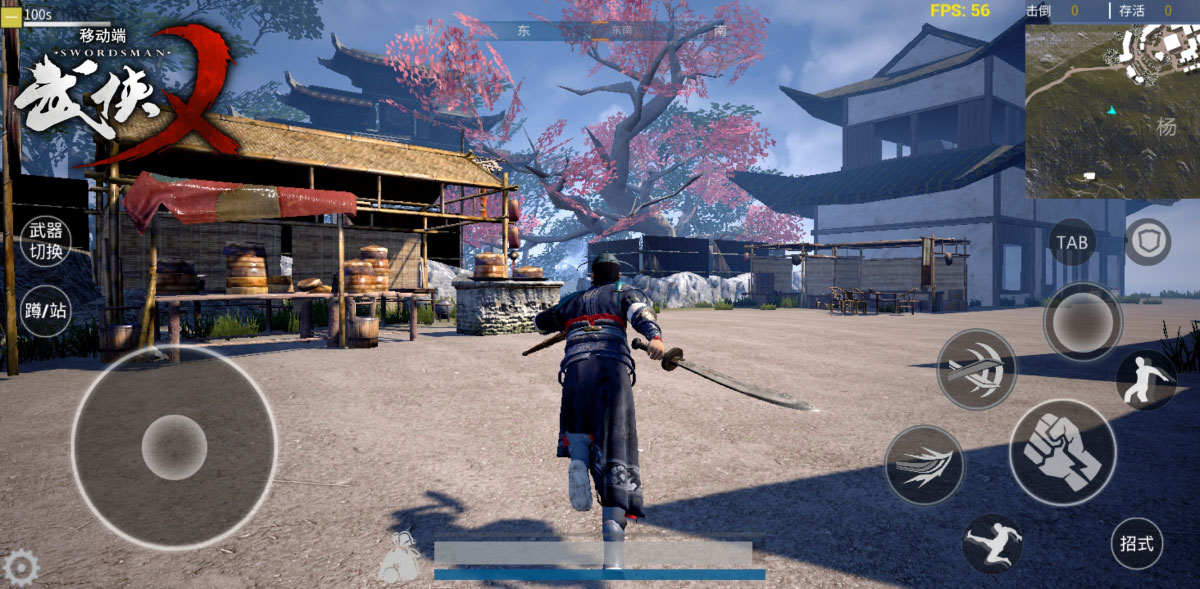1200x589 pixels.
Task: Click the yellow minus button beside 100s
Action: coord(11,15)
